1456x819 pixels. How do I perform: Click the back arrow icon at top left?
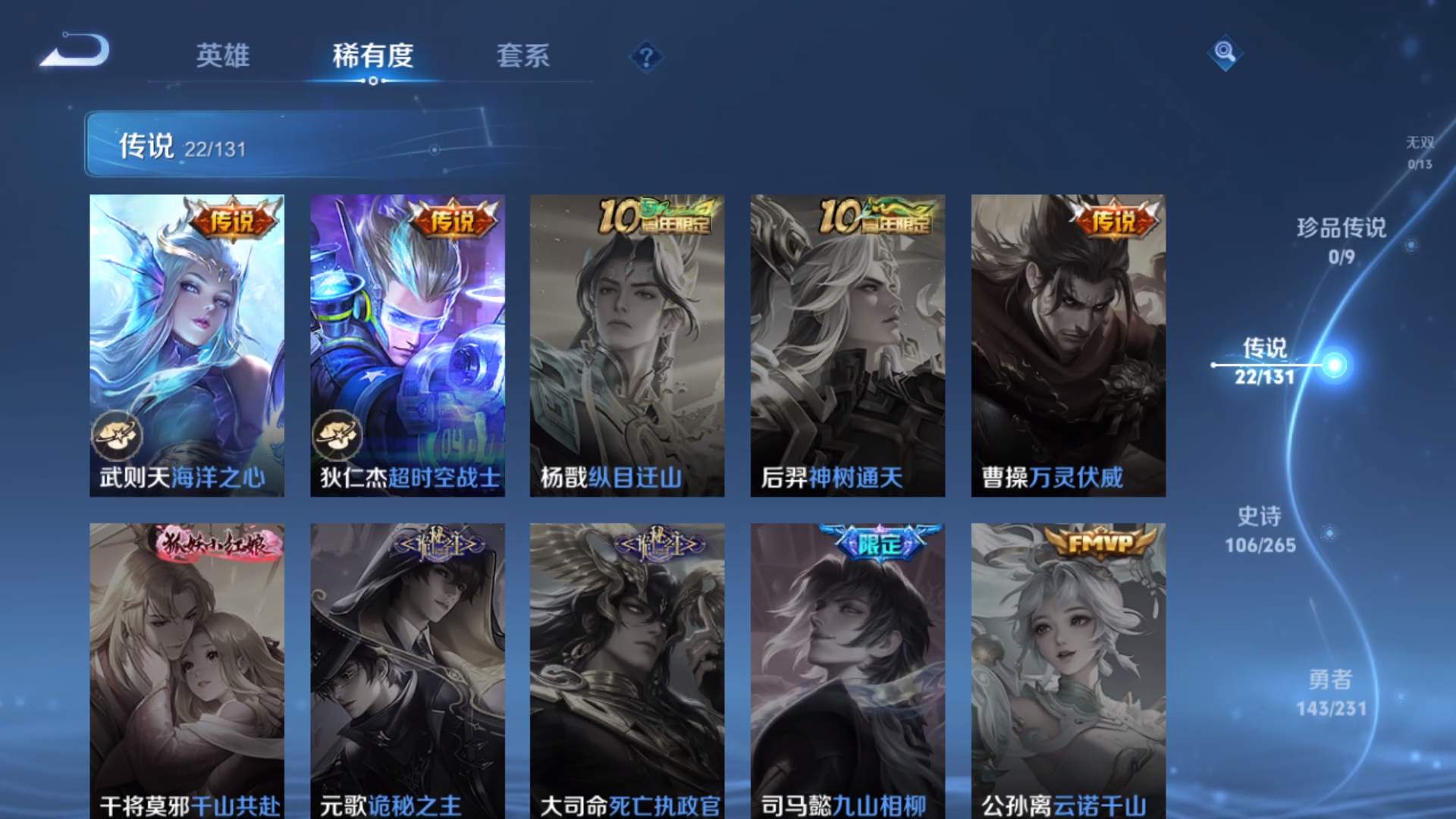pos(76,51)
